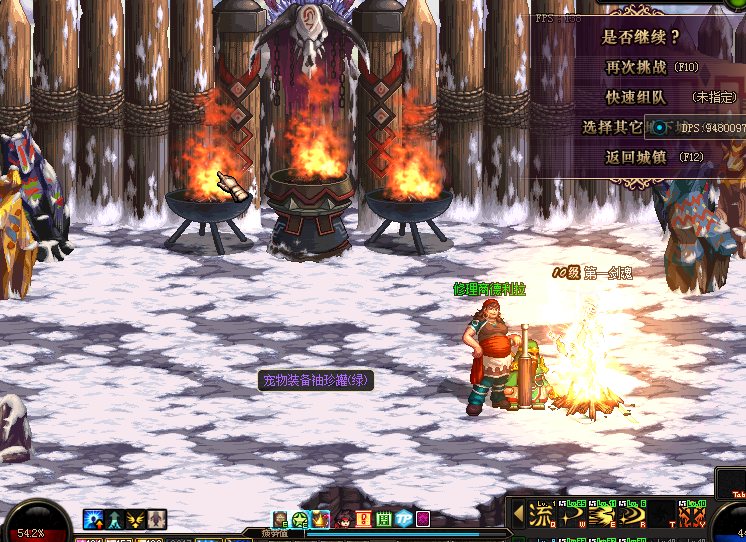Click the blue DPS meter orb

click(661, 128)
